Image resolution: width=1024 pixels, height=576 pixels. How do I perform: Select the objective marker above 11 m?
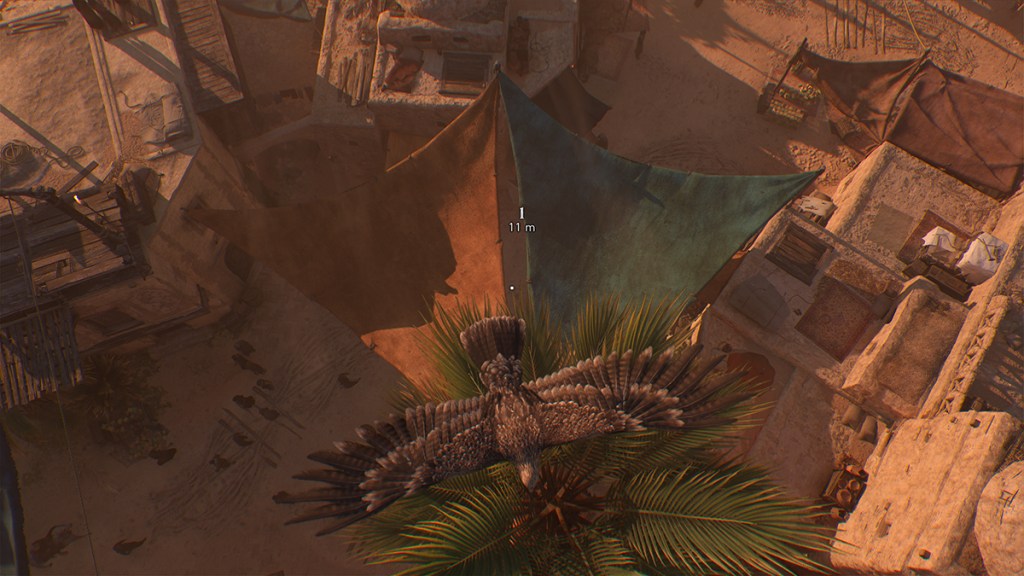click(x=521, y=213)
